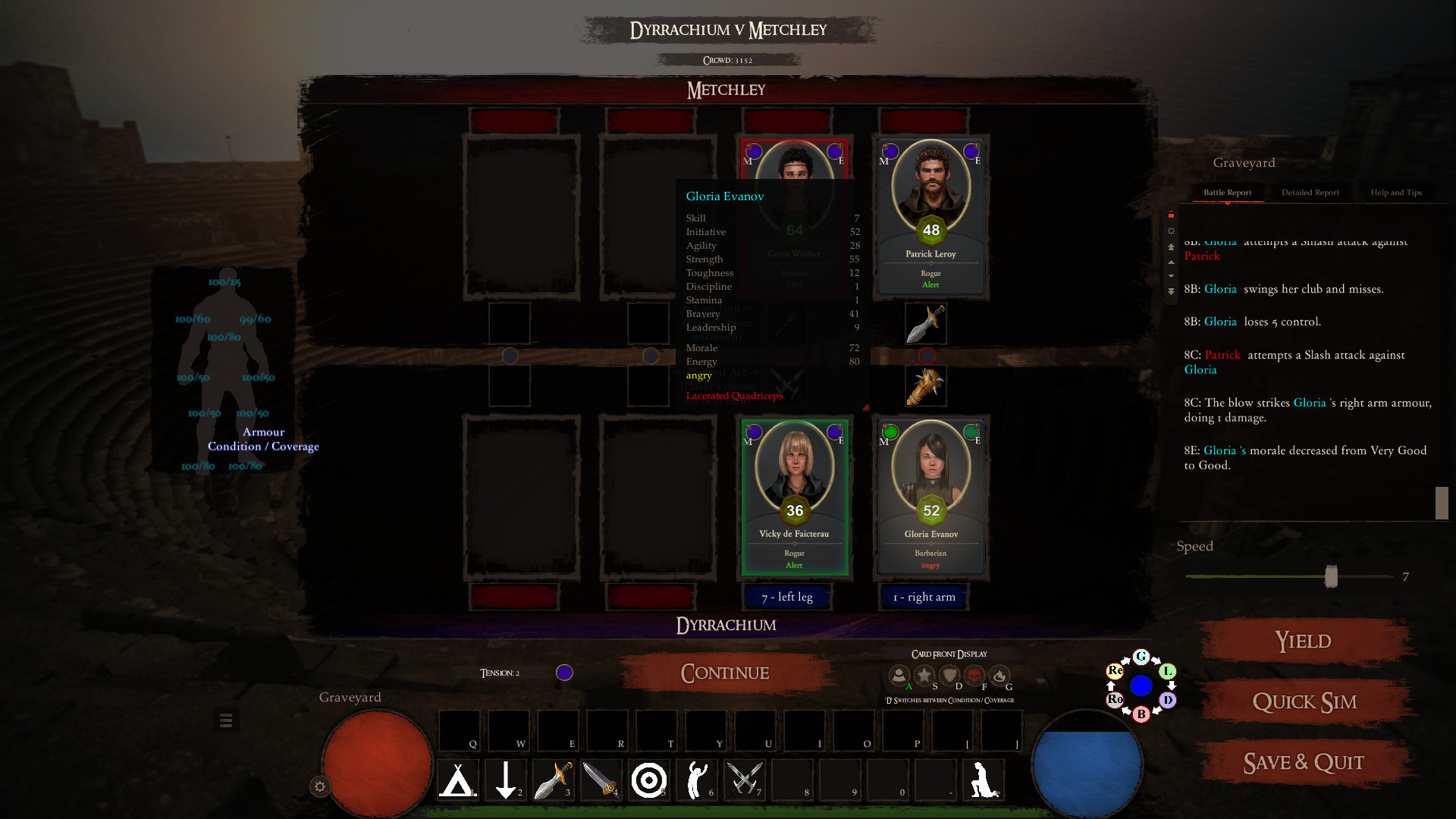Toggle the flame display mode (G)
This screenshot has width=1456, height=819.
coord(1001,675)
